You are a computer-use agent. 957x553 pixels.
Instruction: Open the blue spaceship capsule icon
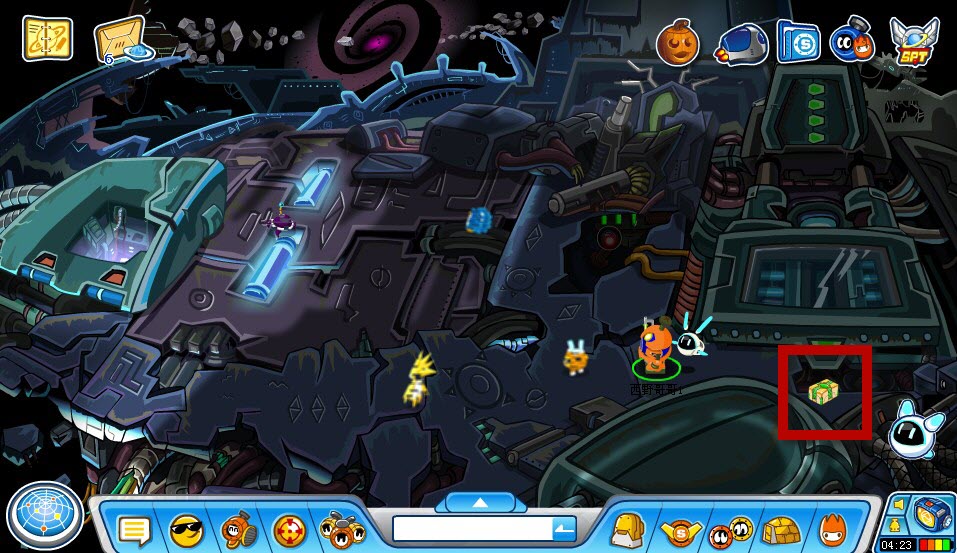738,43
